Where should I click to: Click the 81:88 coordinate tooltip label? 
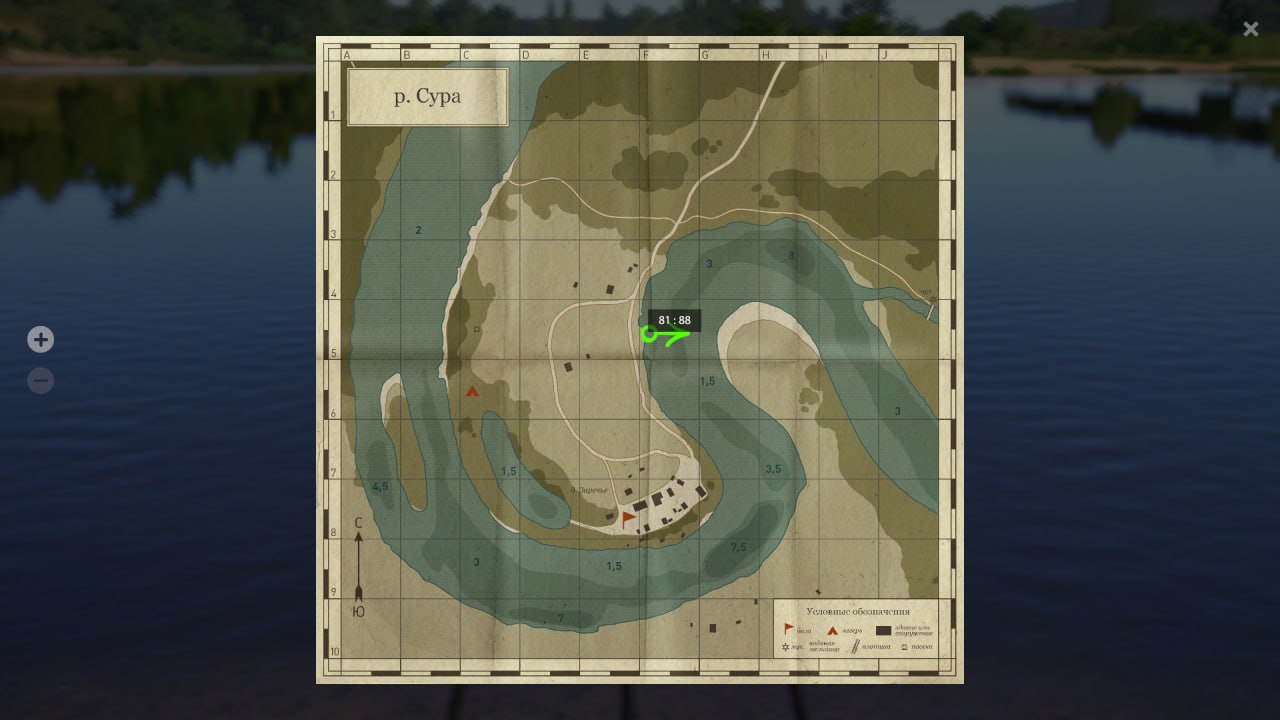tap(675, 321)
